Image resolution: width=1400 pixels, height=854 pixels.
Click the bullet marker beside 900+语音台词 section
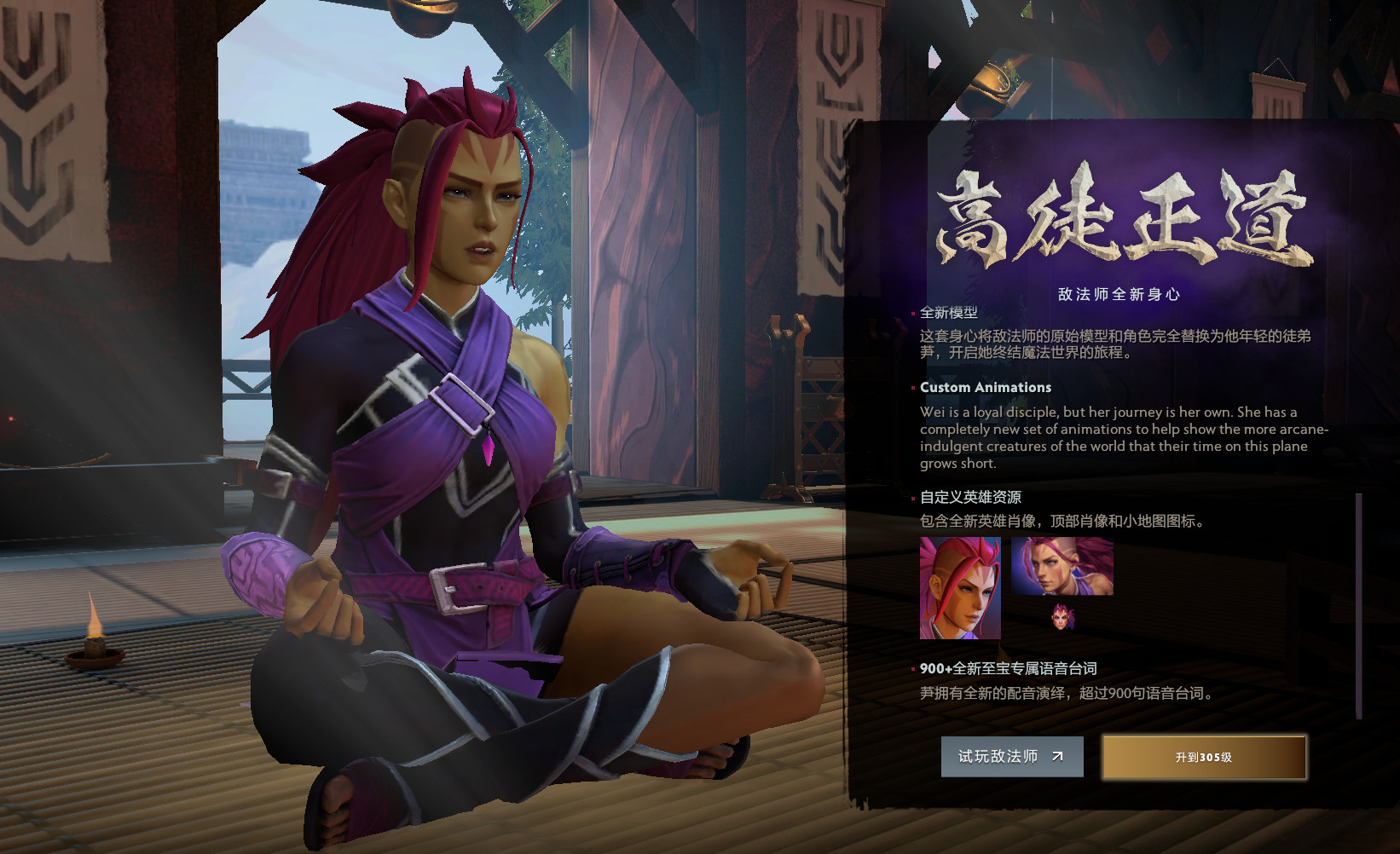coord(912,670)
